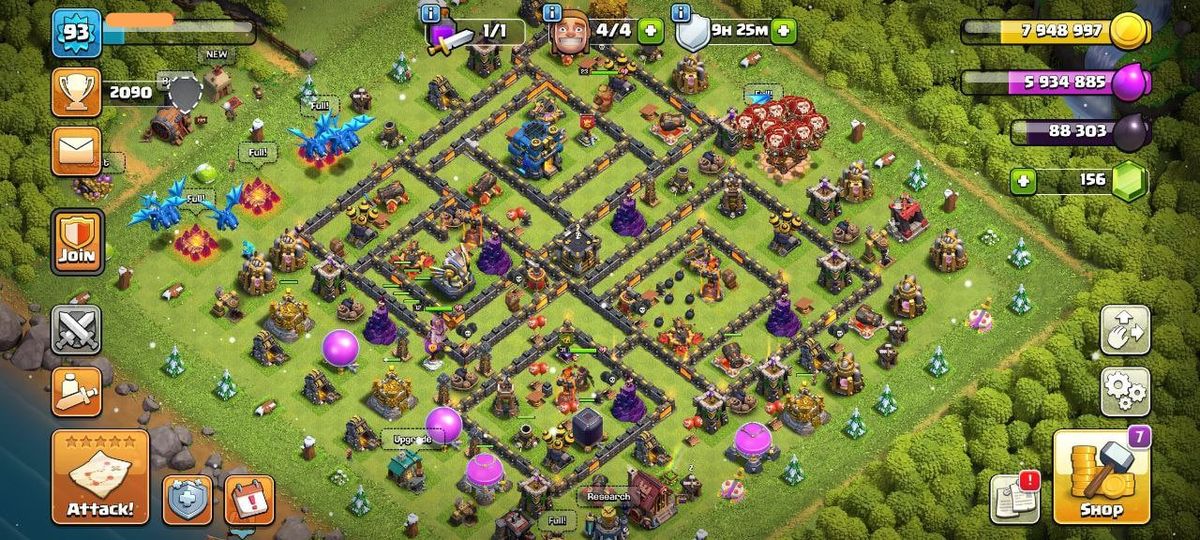This screenshot has width=1200, height=540.
Task: Open the Shop
Action: (x=1096, y=478)
